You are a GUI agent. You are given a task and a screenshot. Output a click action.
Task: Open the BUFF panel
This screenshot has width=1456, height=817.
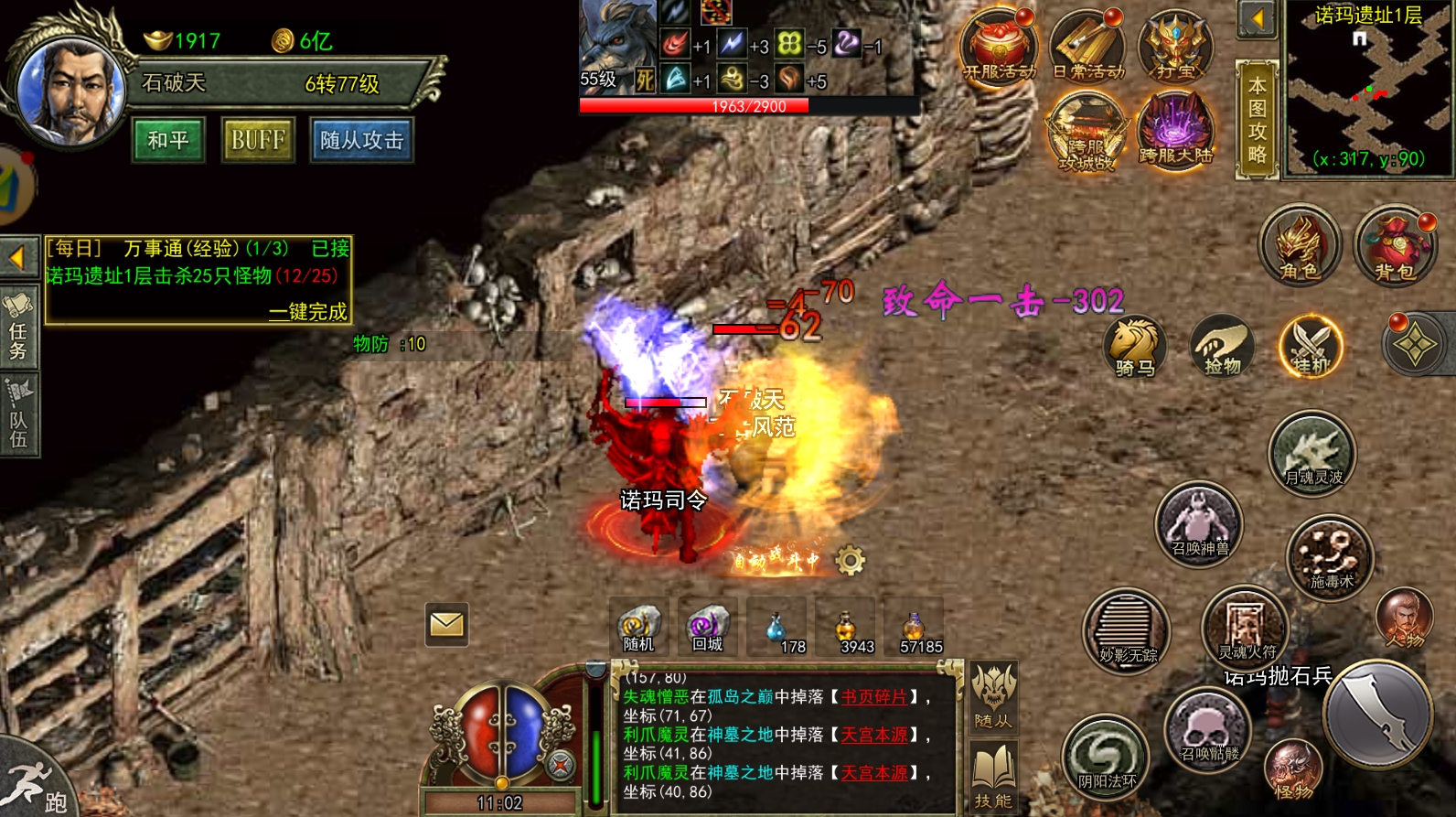[x=258, y=140]
